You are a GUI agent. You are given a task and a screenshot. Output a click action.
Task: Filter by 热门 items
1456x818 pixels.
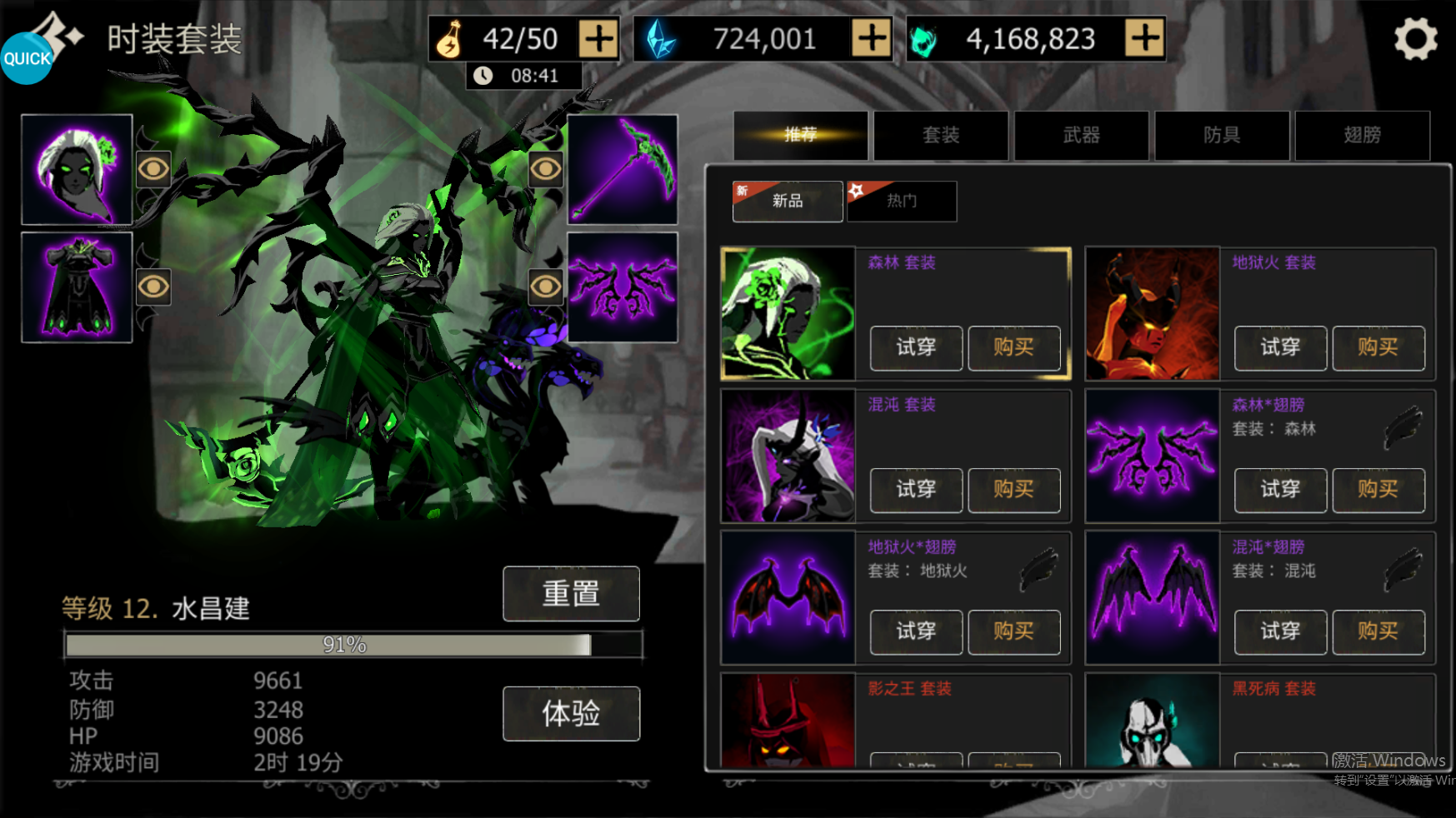point(902,202)
